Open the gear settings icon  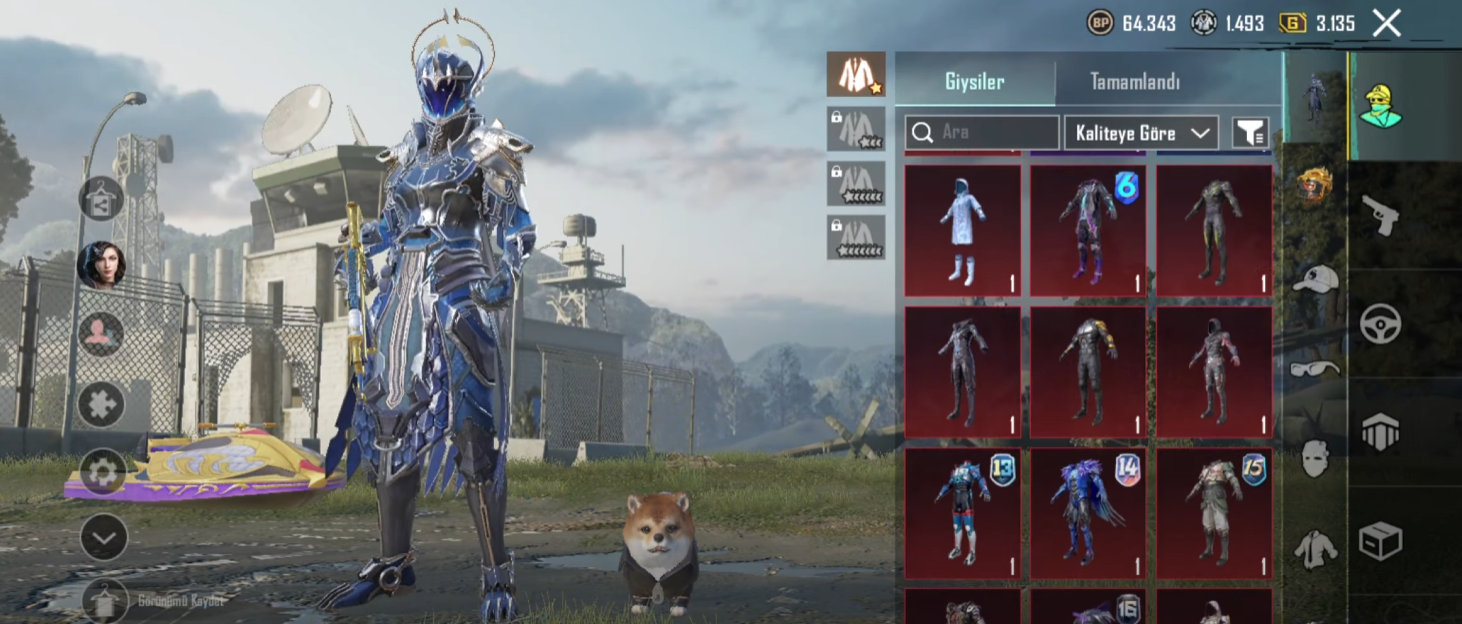click(103, 471)
